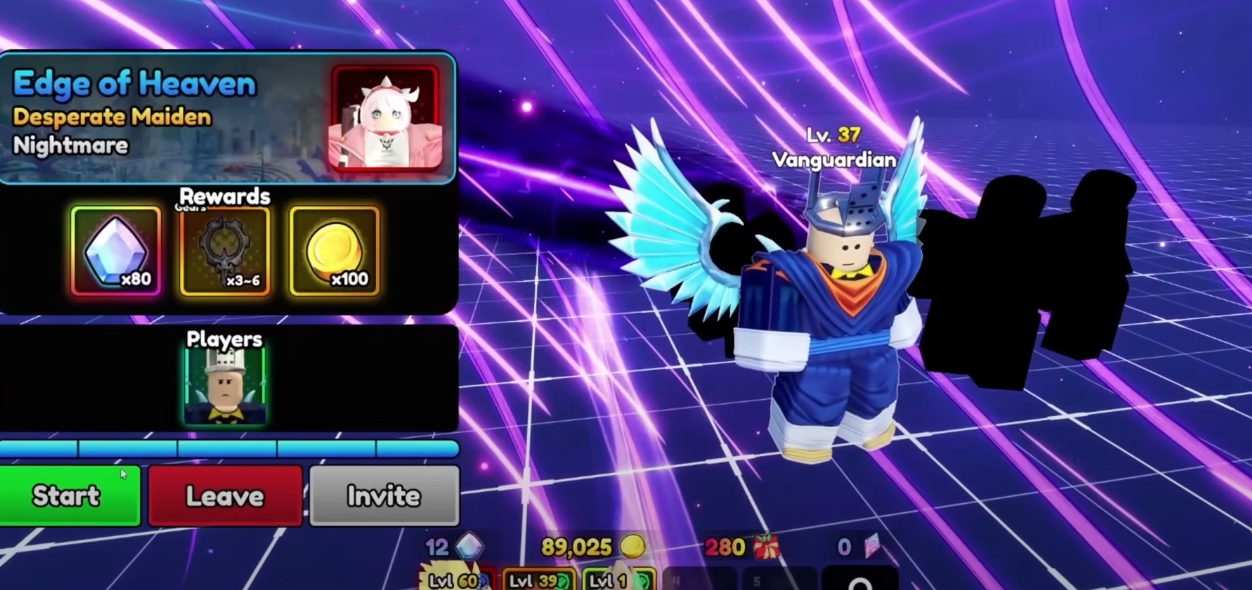Inspect the gears x3~6 reward
Viewport: 1252px width, 590px height.
tap(225, 251)
